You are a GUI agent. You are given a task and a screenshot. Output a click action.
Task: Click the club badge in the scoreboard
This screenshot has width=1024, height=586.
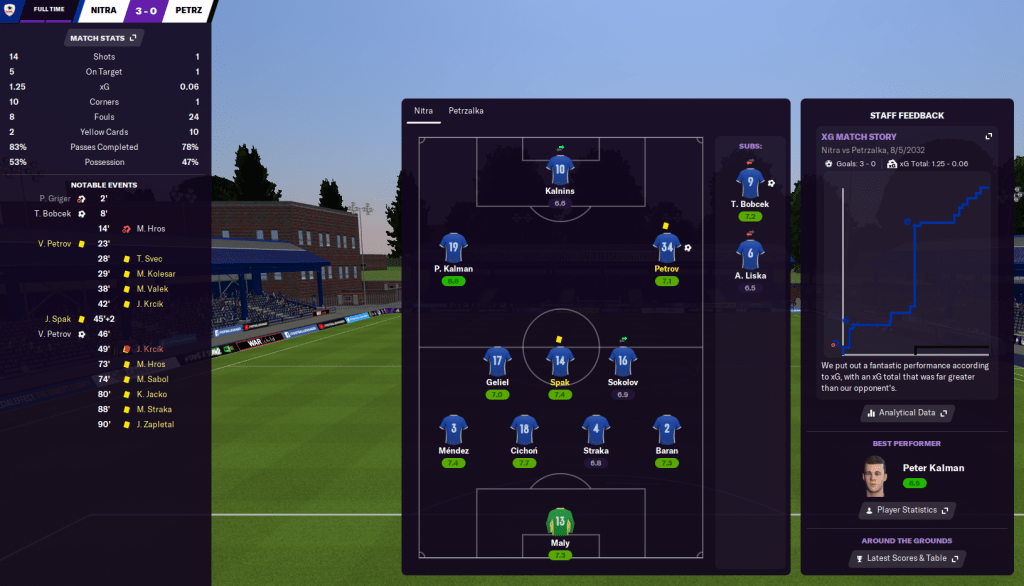coord(10,11)
